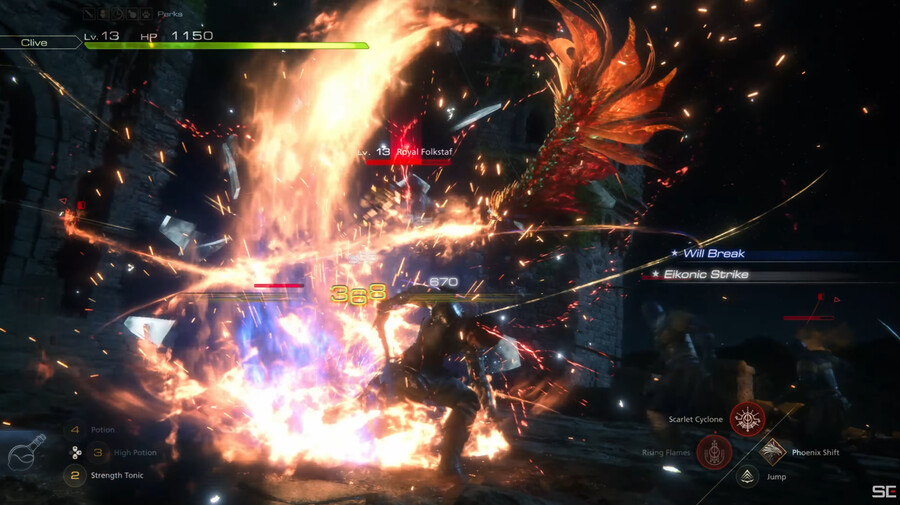Select the clock perk icon
This screenshot has height=505, width=900.
(119, 15)
